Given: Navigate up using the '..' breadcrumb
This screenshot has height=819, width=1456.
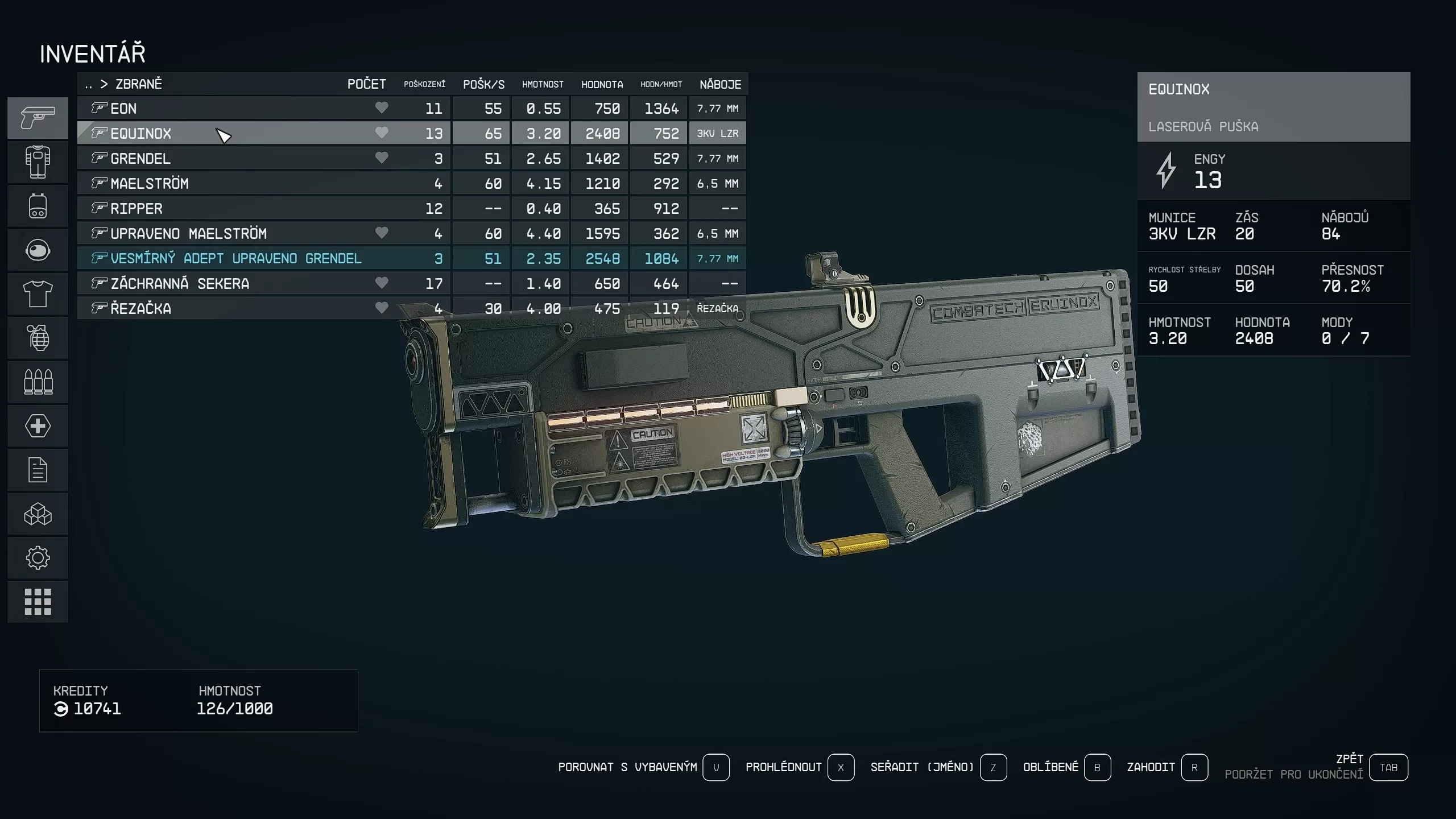Looking at the screenshot, I should (88, 84).
